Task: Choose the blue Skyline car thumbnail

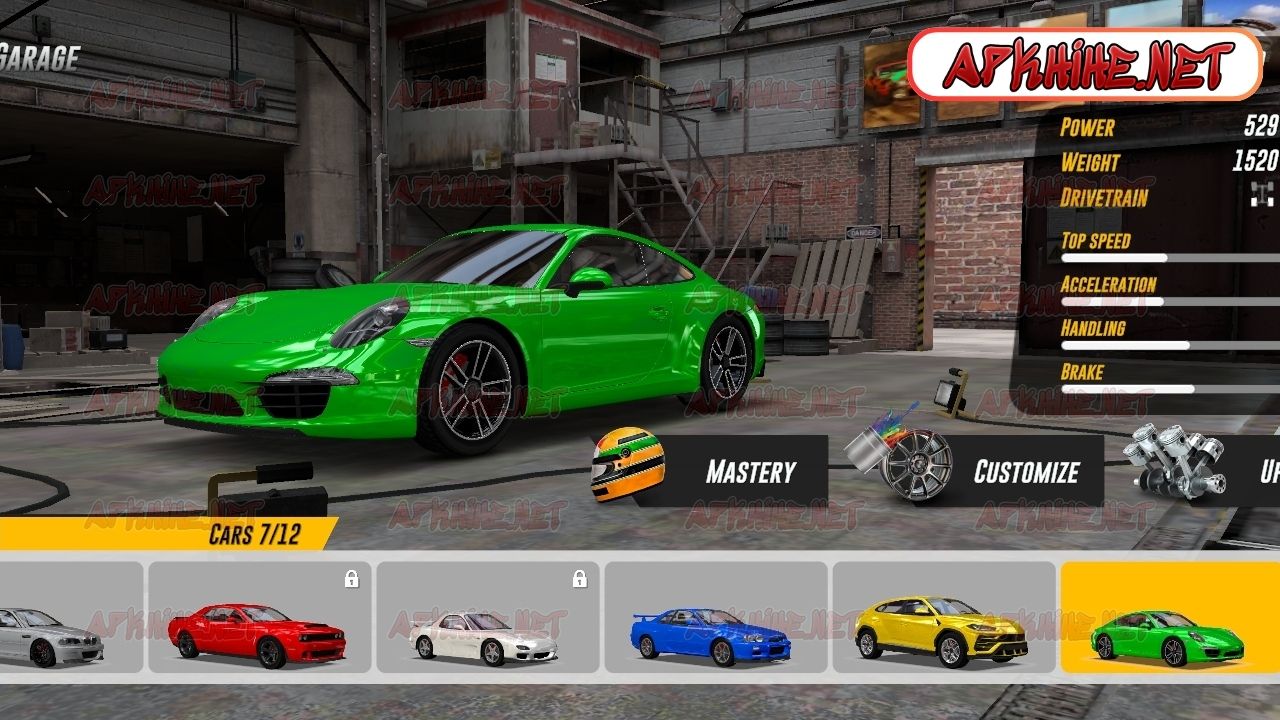Action: click(715, 617)
